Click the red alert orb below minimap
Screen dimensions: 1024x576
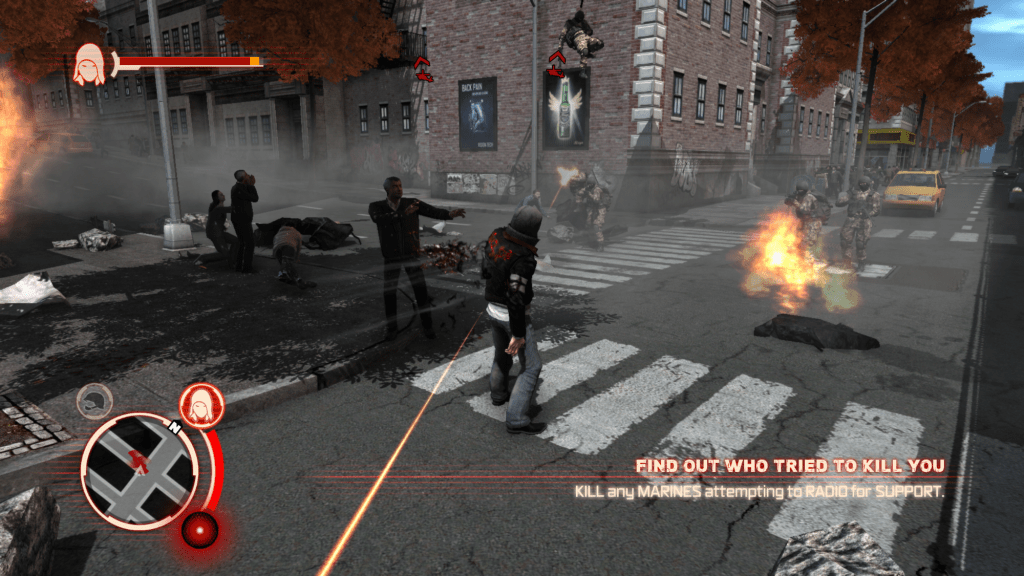pyautogui.click(x=200, y=527)
